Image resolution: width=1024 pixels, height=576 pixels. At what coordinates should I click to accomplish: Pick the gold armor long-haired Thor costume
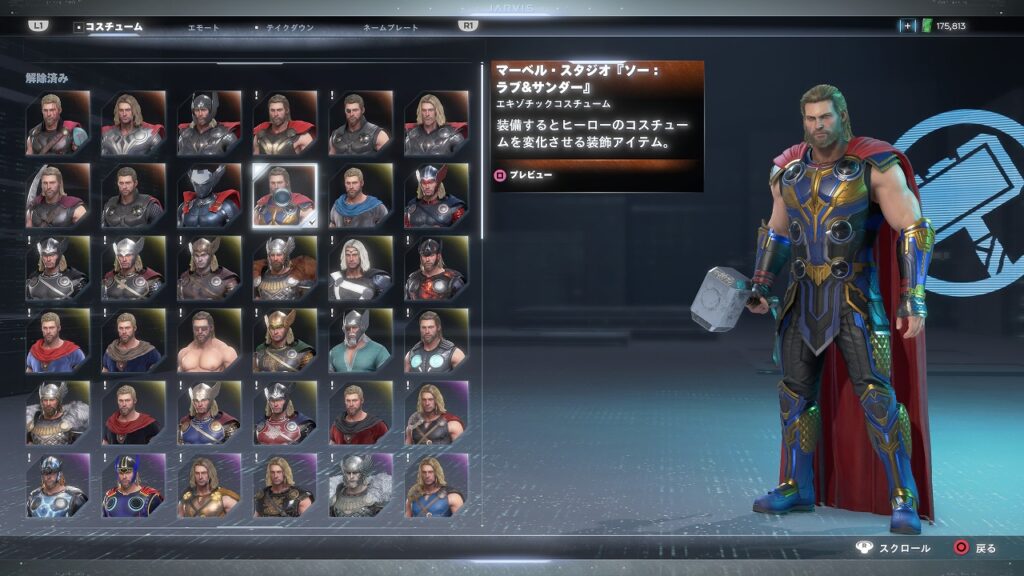208,487
